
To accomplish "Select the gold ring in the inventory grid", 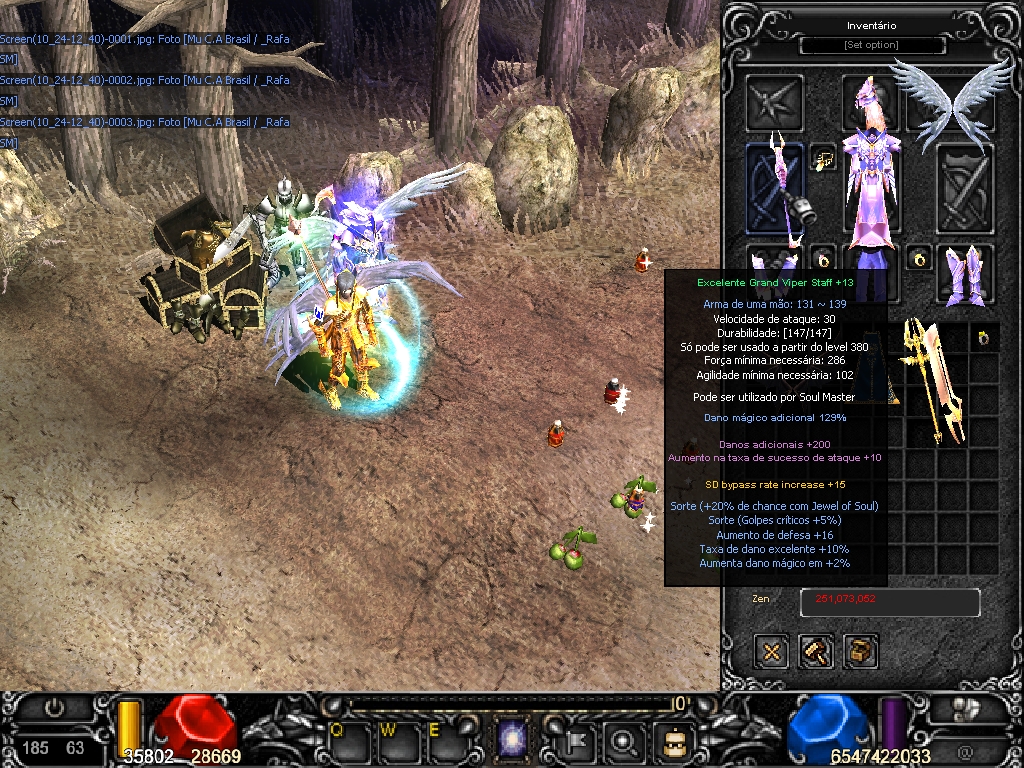I will [985, 338].
